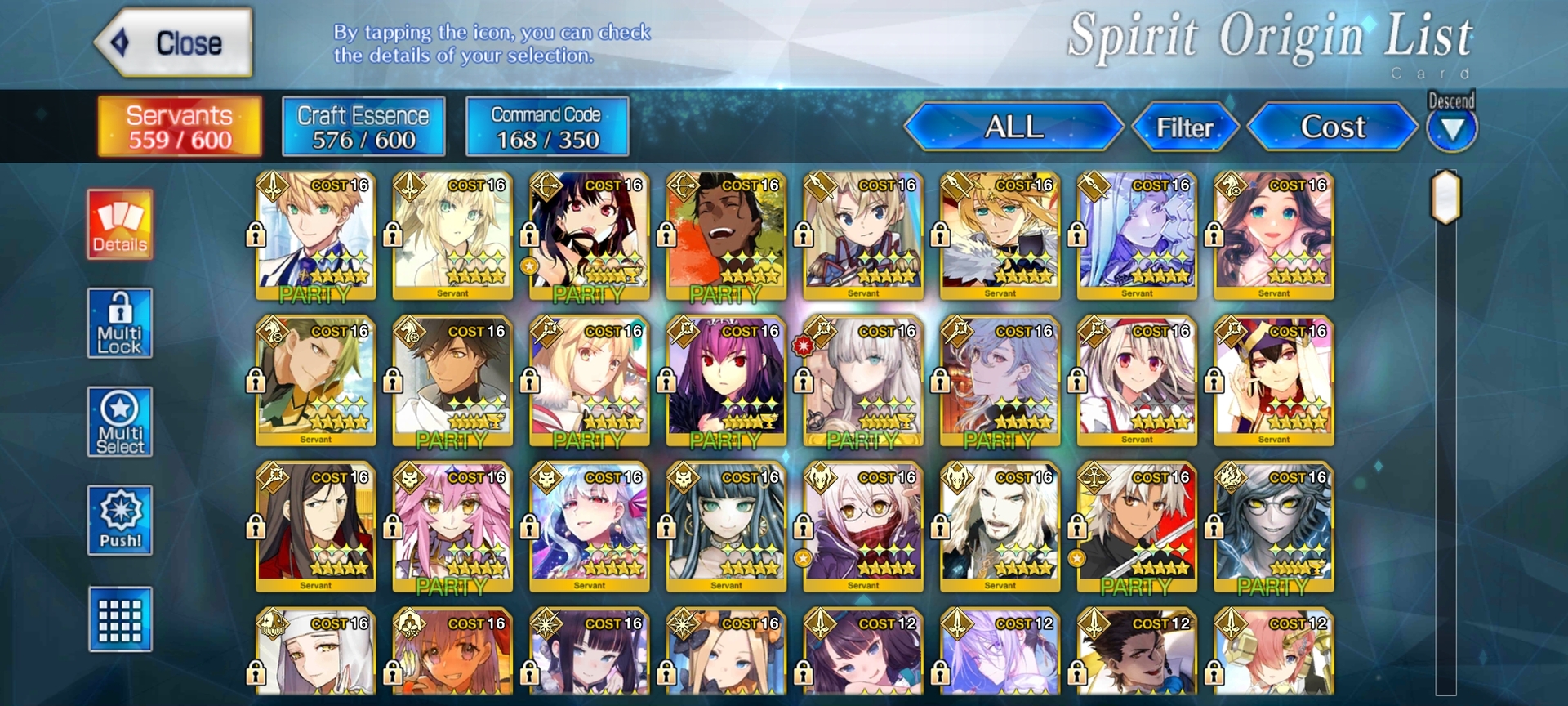Open the Filter options
Viewport: 1568px width, 706px height.
point(1184,127)
